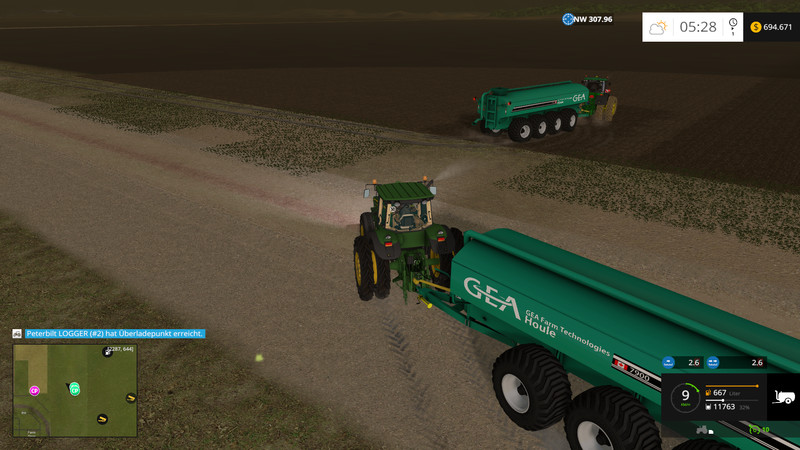Screen dimensions: 800x450
Task: Click the minimap panel
Action: click(x=75, y=391)
